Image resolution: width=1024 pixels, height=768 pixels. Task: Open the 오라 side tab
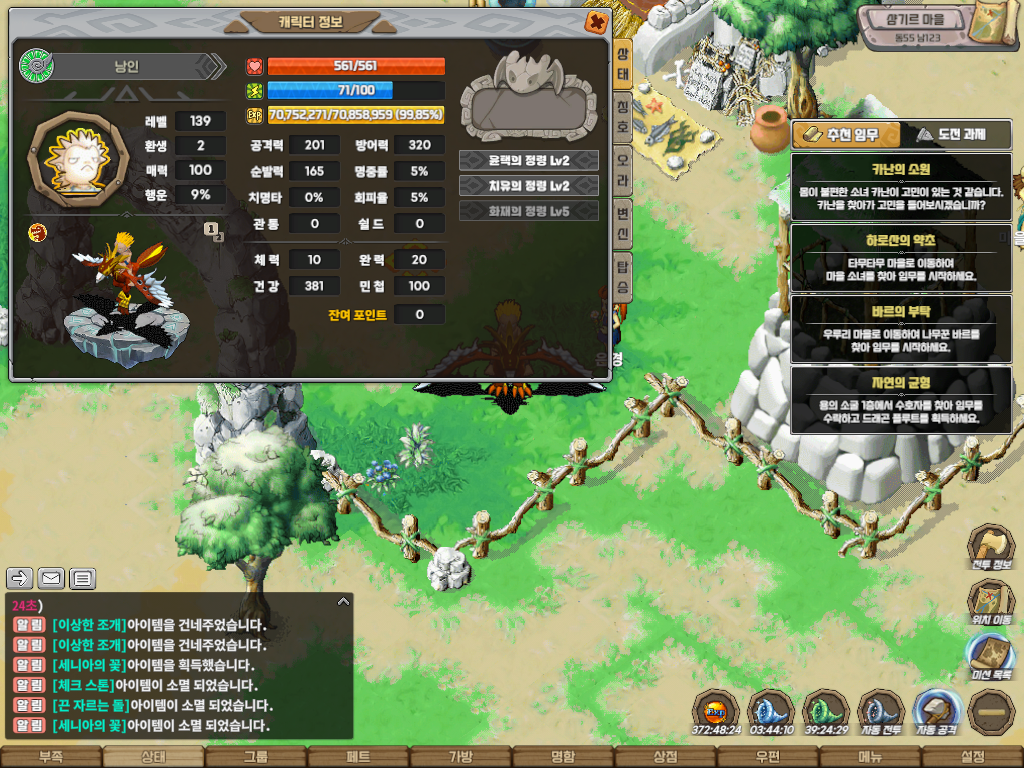(x=622, y=159)
